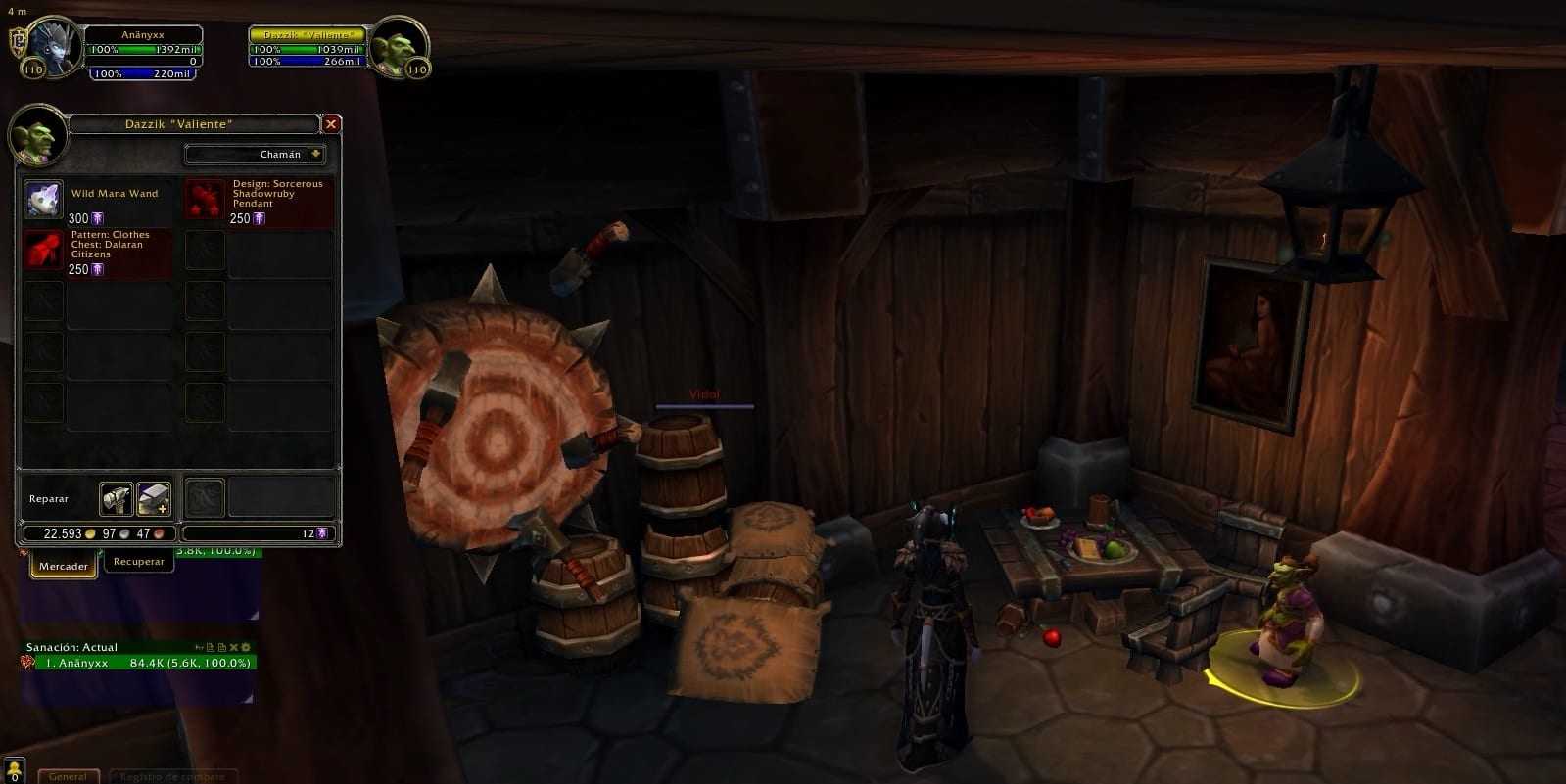
Task: Reset the healing meter with its X icon
Action: [x=234, y=647]
